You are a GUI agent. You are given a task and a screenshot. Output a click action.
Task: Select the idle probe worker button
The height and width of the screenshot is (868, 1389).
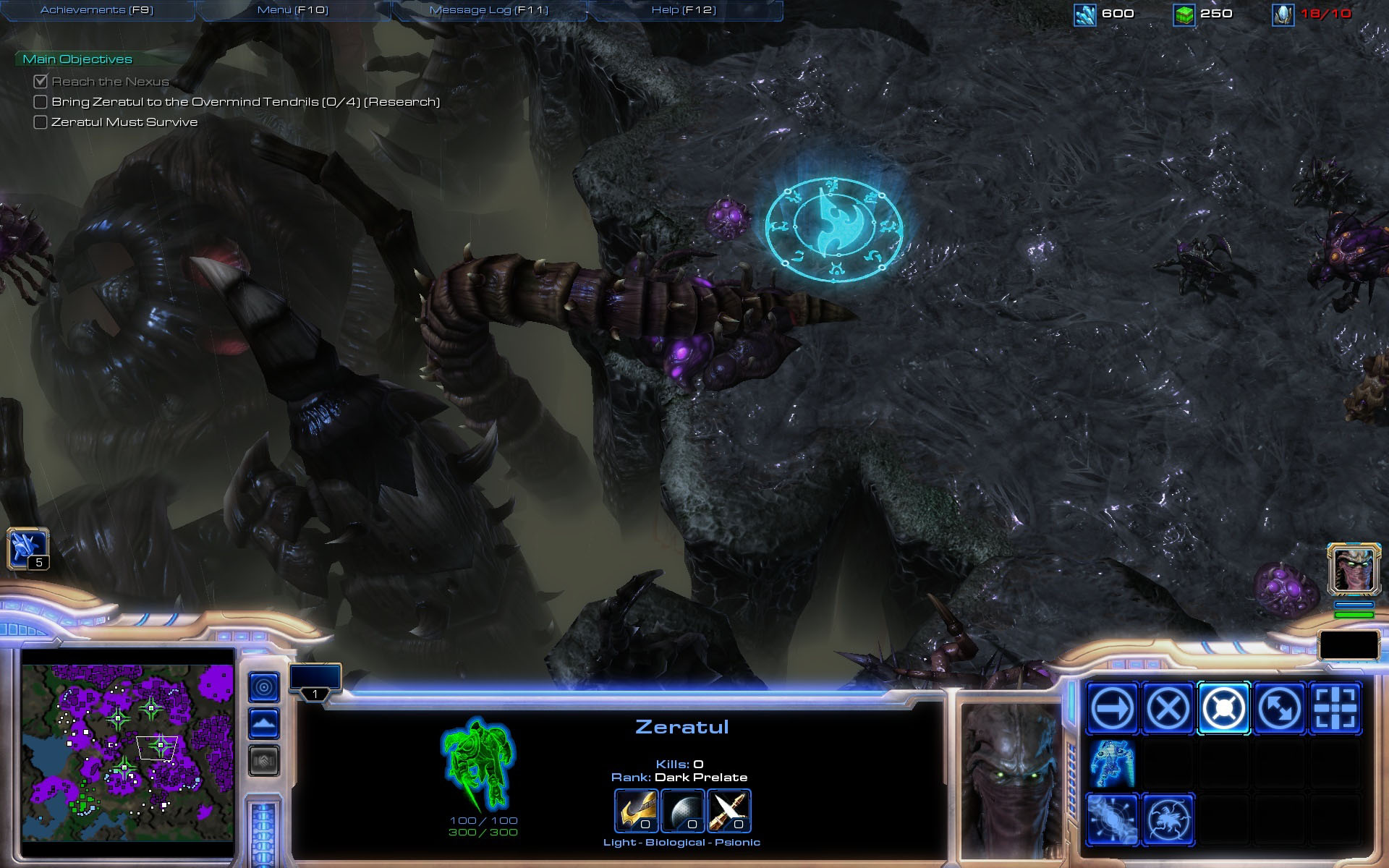click(27, 549)
